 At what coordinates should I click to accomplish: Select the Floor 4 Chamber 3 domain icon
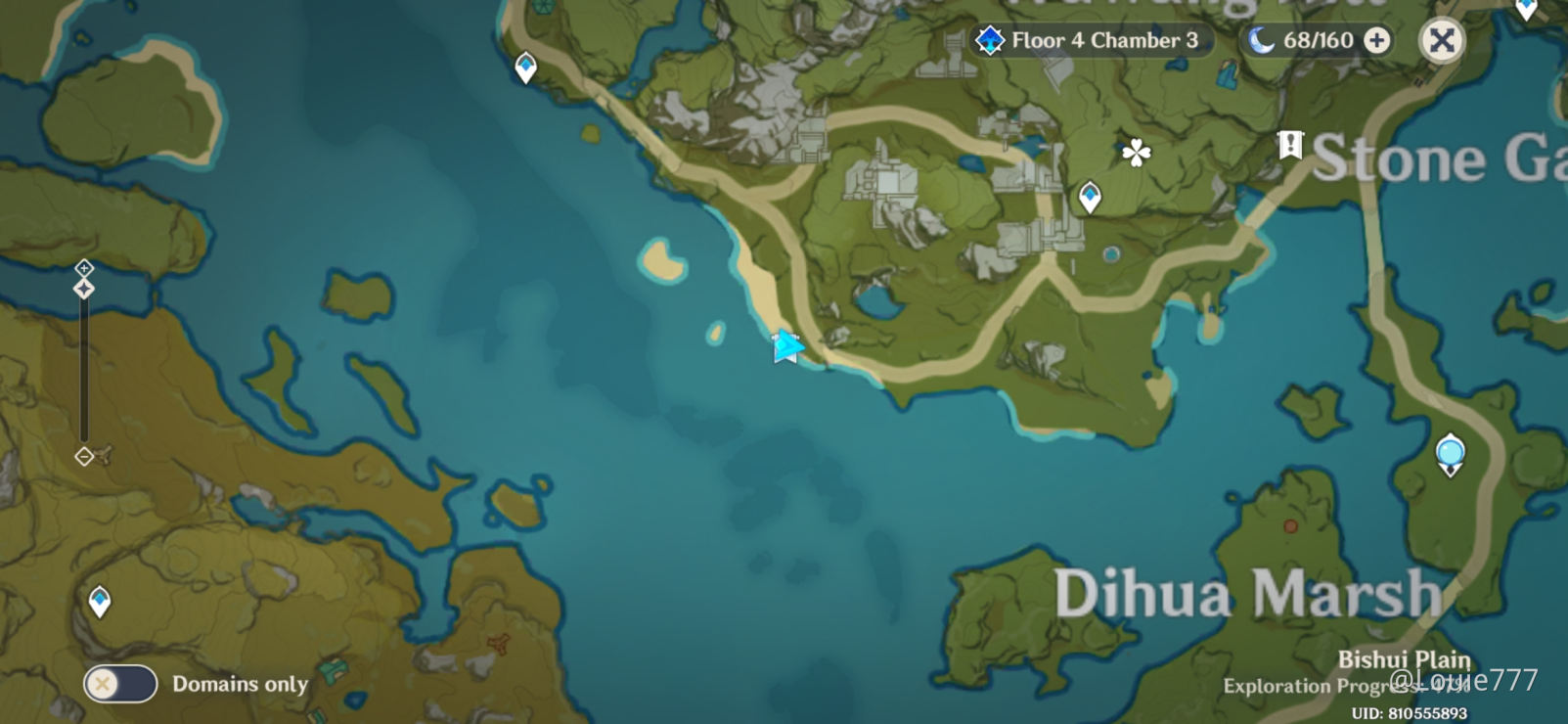pyautogui.click(x=991, y=41)
